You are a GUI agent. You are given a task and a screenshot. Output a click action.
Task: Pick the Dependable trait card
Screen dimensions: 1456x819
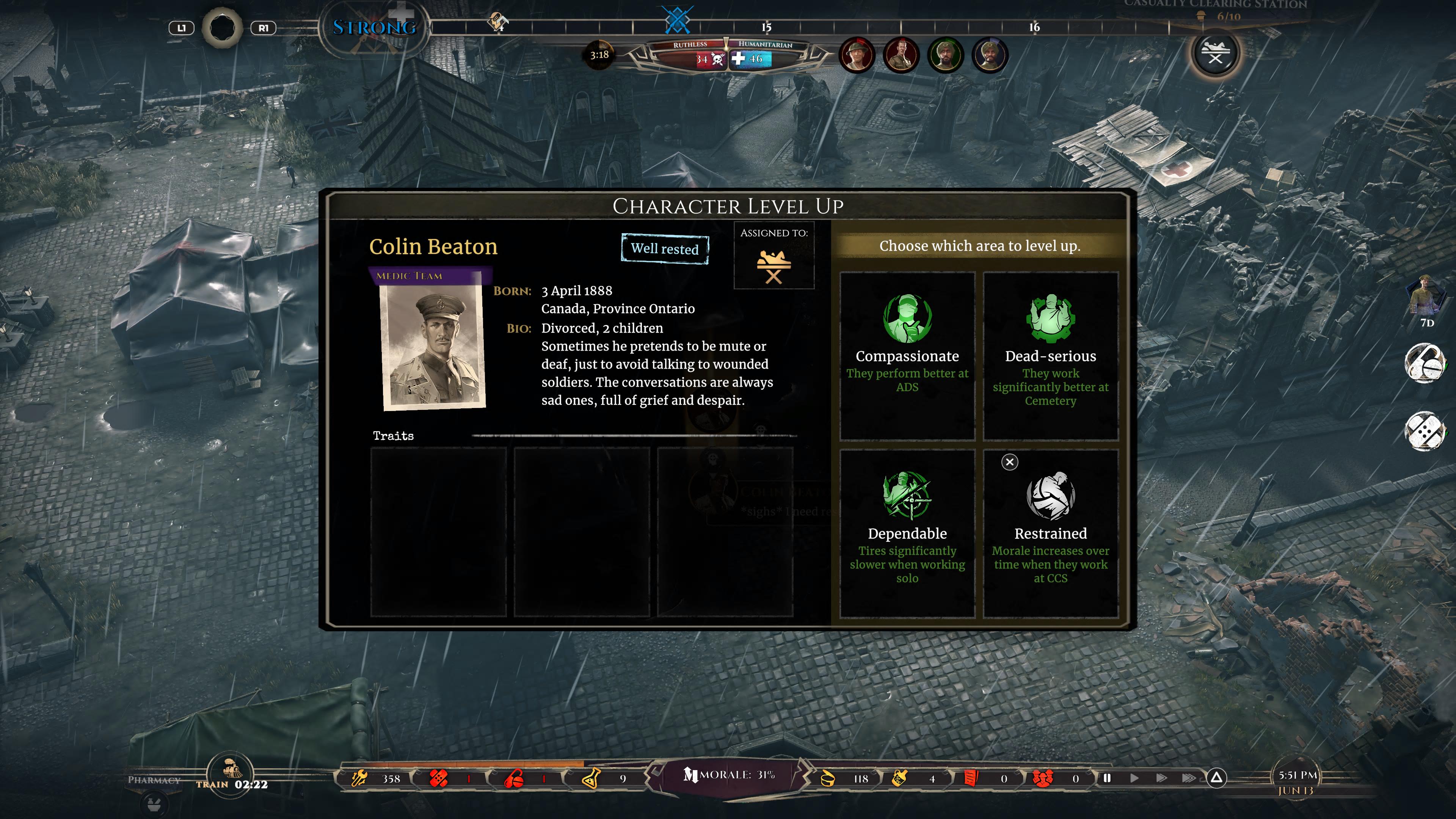pyautogui.click(x=907, y=533)
